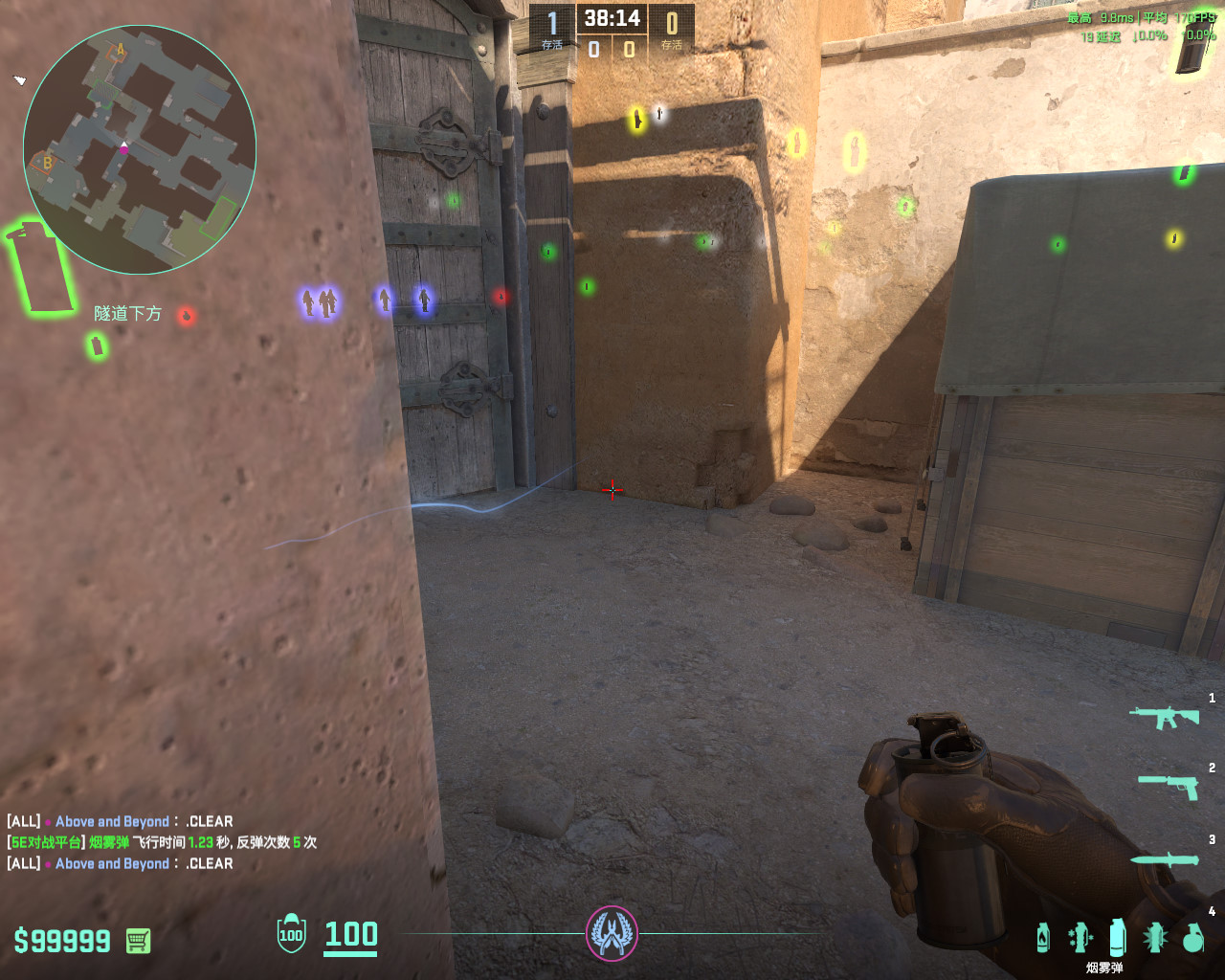Open the buy menu shopping cart icon

click(138, 941)
